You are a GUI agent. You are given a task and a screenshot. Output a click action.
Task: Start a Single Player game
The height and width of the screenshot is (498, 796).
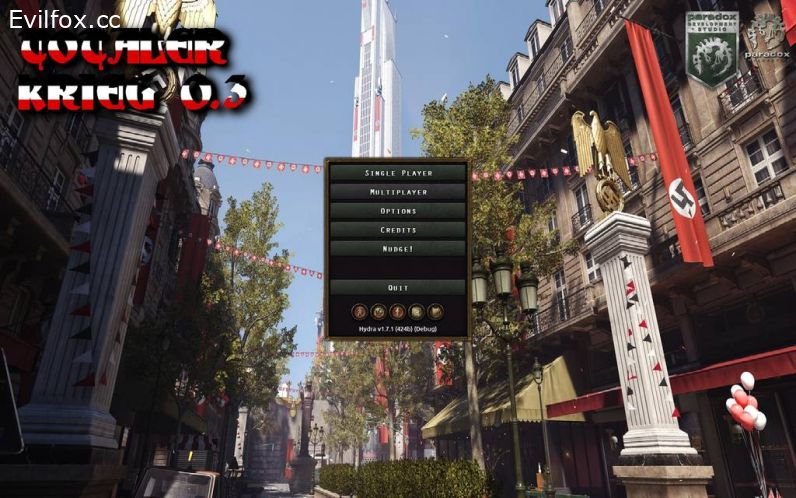tap(398, 173)
